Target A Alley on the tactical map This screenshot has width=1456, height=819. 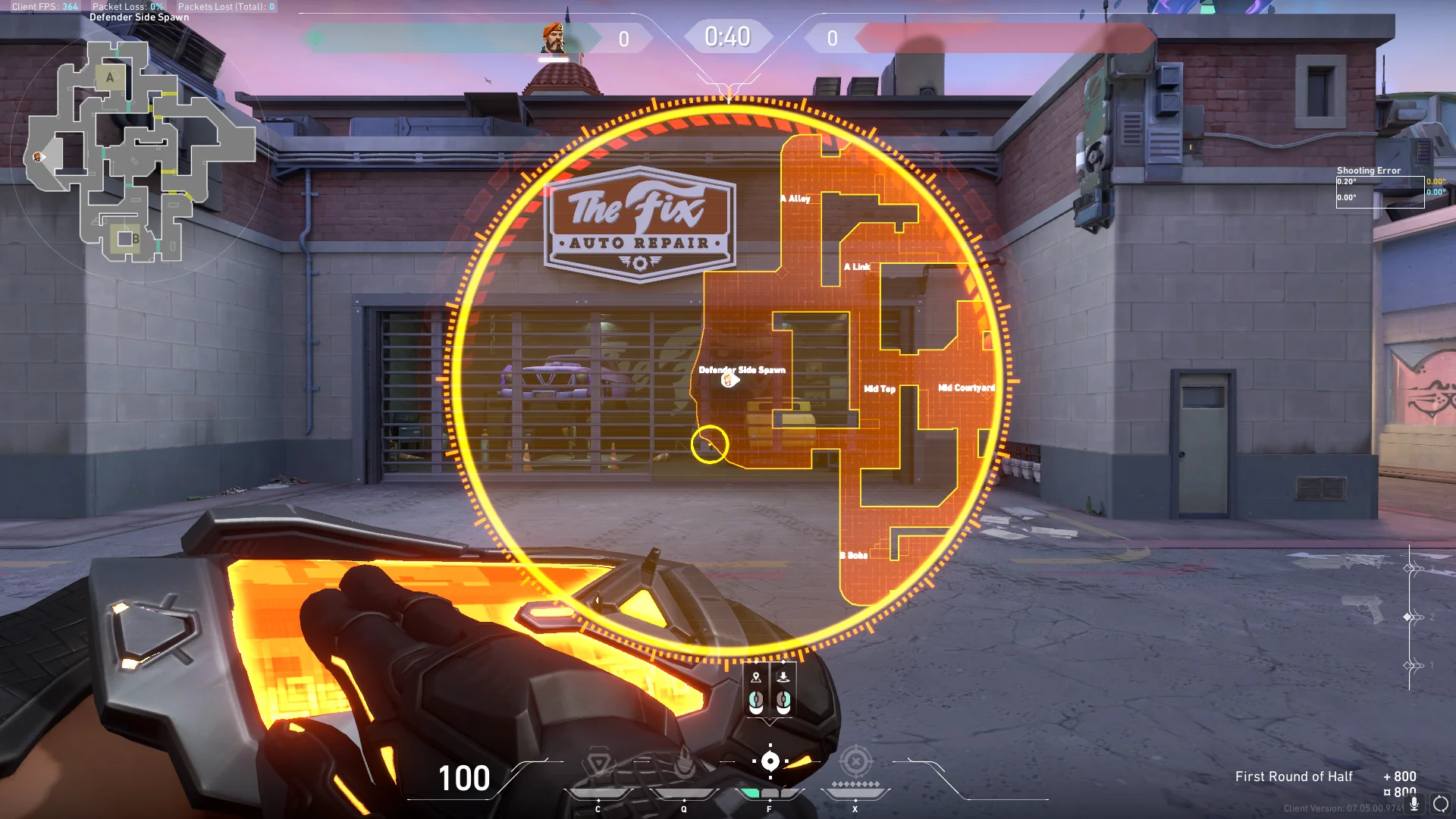[799, 199]
